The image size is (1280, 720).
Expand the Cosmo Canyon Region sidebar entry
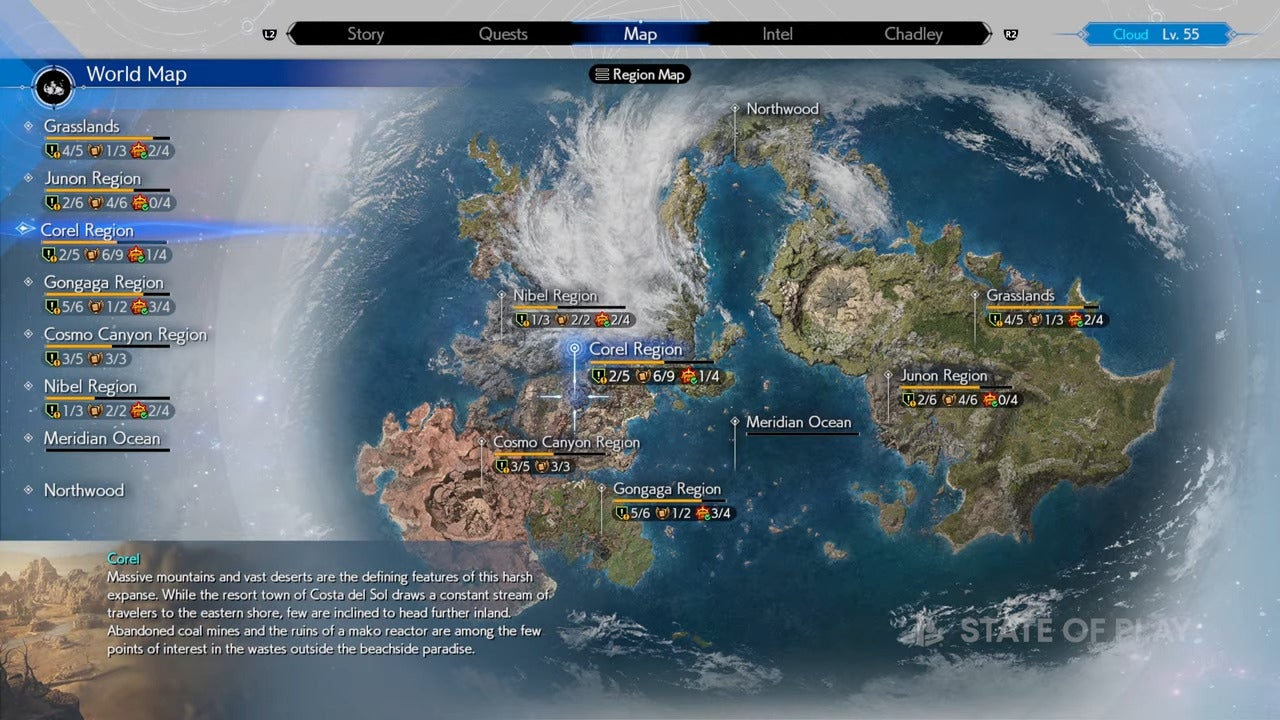125,335
